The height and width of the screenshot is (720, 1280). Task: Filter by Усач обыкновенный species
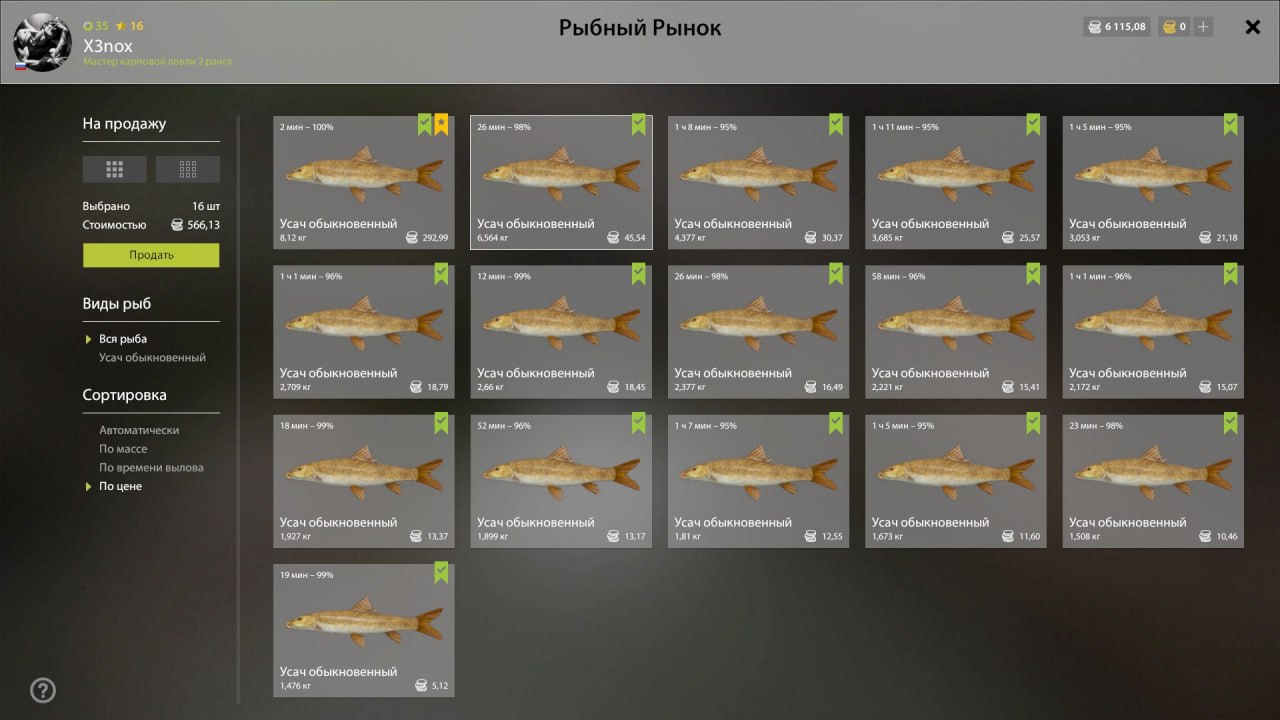click(152, 357)
